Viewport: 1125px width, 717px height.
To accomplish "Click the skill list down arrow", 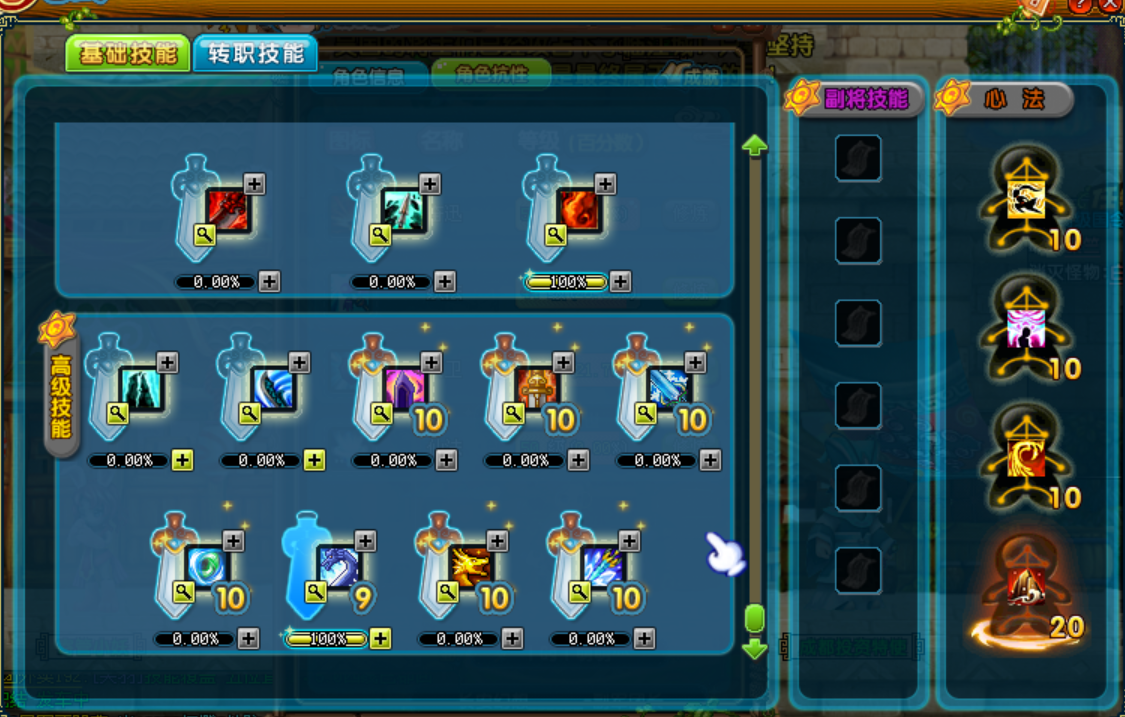I will pos(755,650).
